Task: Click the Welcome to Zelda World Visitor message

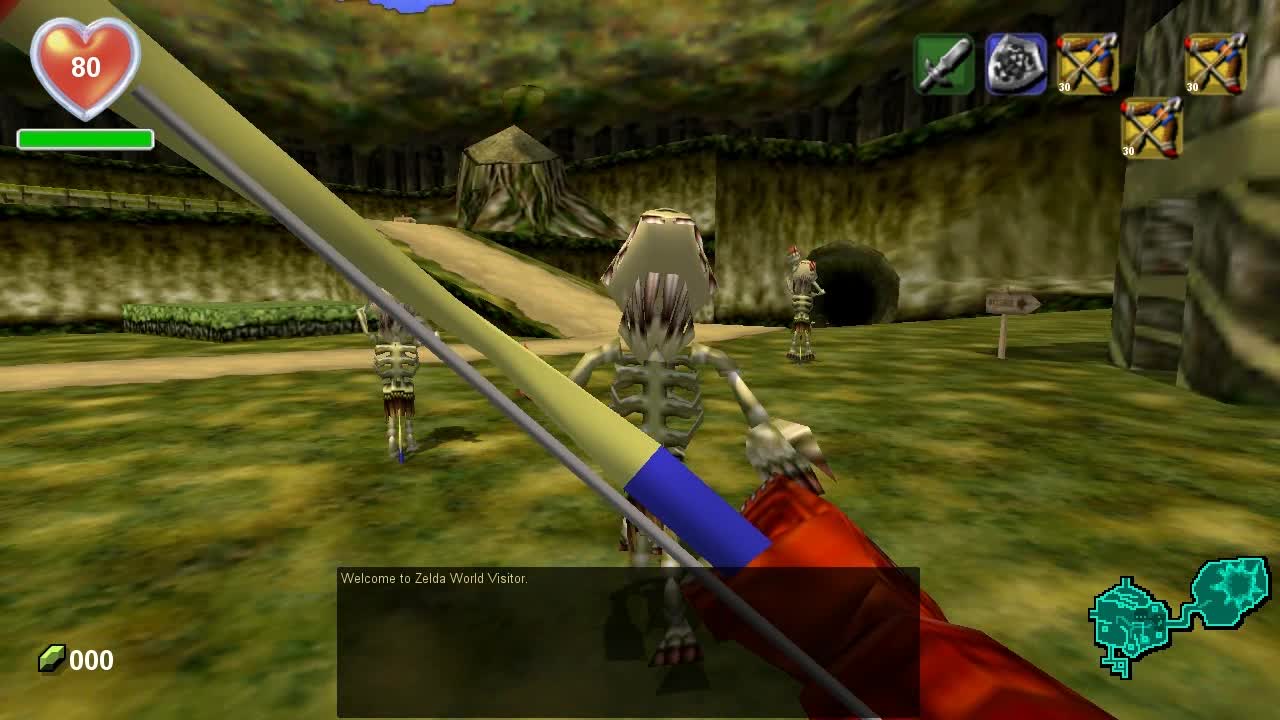Action: click(436, 578)
